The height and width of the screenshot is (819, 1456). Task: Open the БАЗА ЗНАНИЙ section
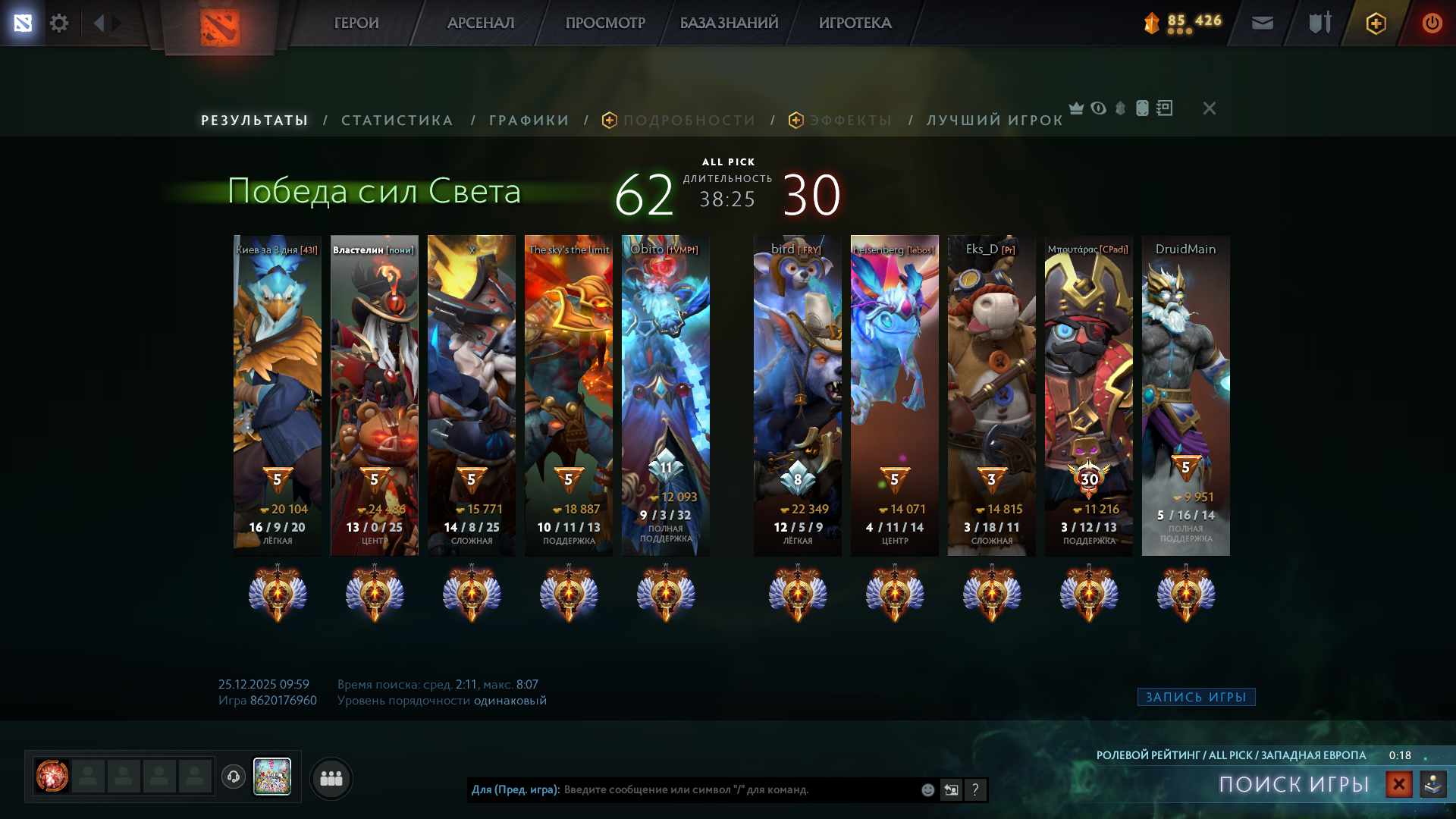729,23
